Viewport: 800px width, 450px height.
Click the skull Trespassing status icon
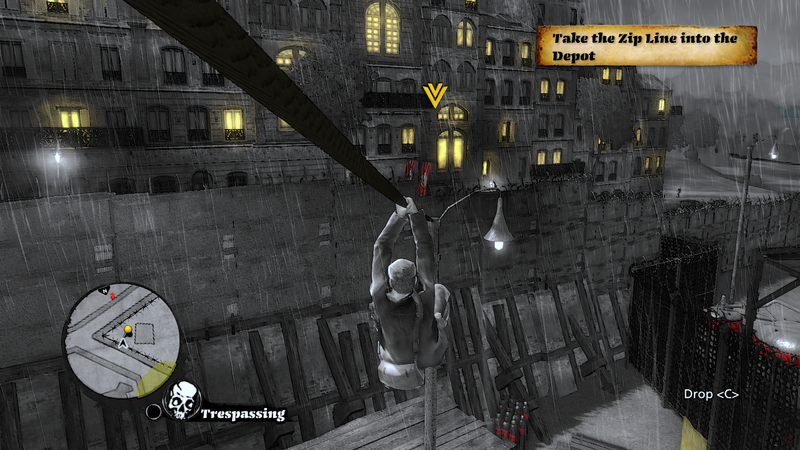coord(182,401)
